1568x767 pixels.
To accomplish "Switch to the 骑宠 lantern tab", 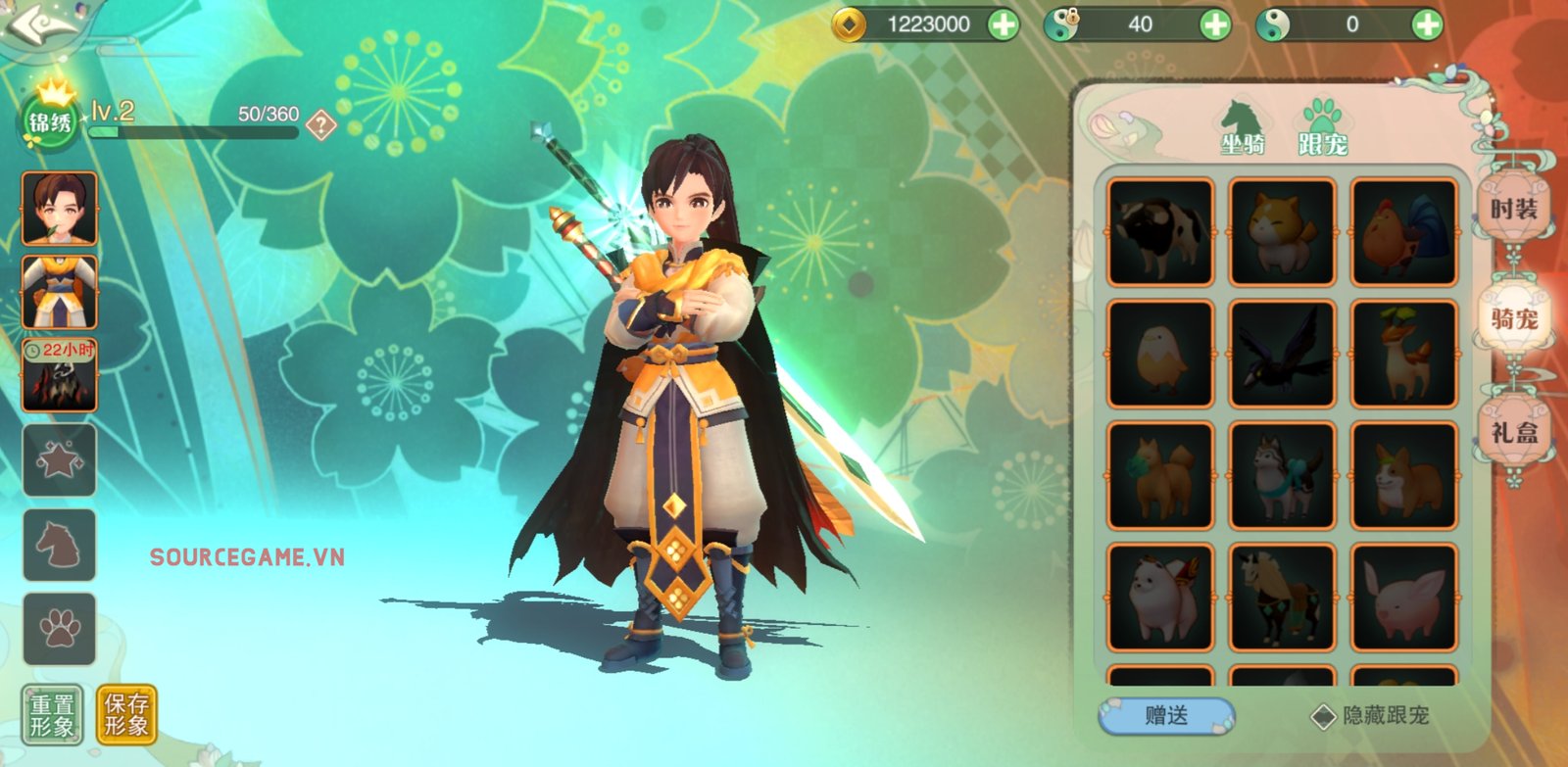I will pyautogui.click(x=1513, y=318).
